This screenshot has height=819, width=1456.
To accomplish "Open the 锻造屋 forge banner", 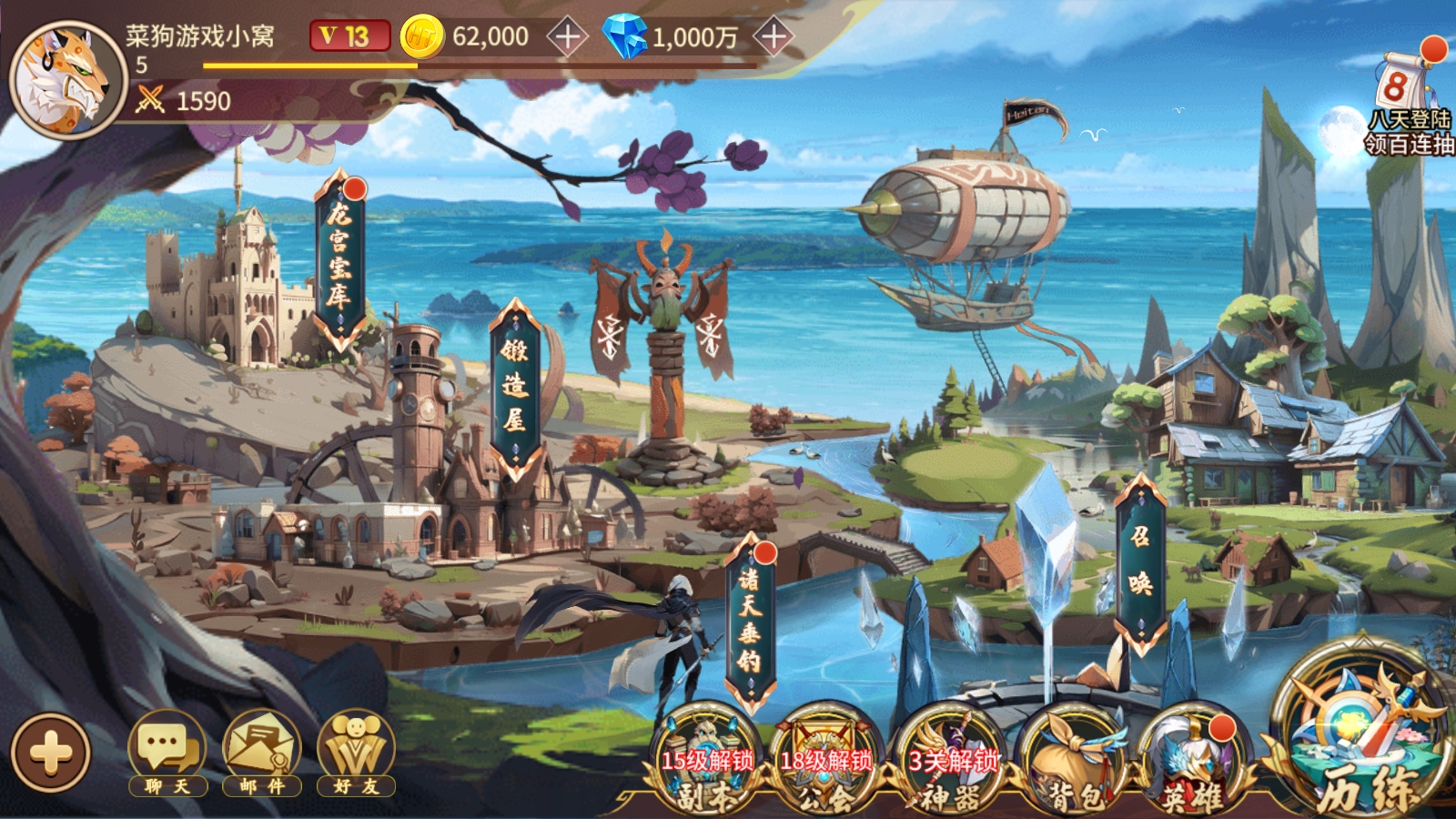I will (x=514, y=387).
